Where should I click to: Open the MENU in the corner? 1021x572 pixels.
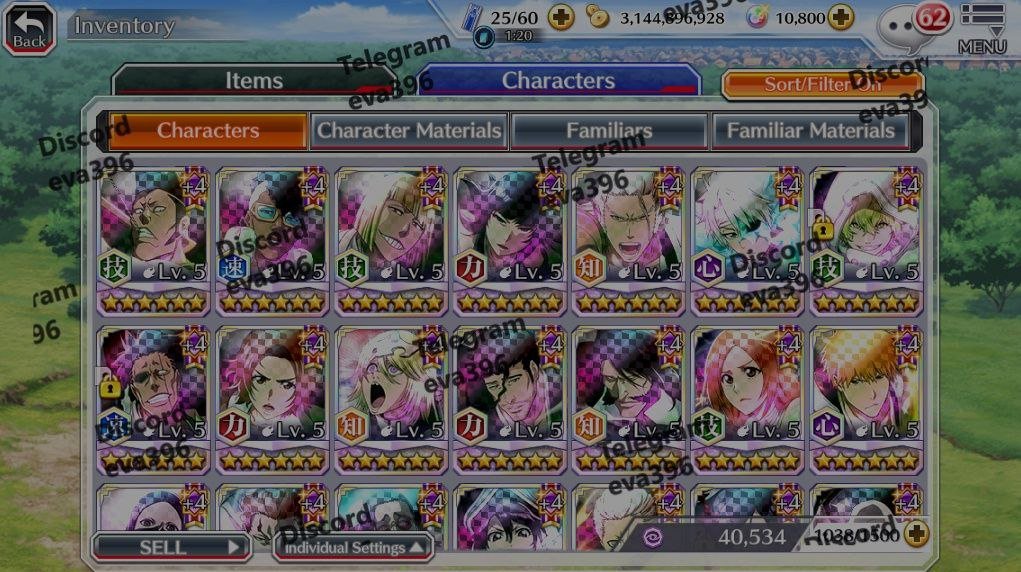pos(981,28)
